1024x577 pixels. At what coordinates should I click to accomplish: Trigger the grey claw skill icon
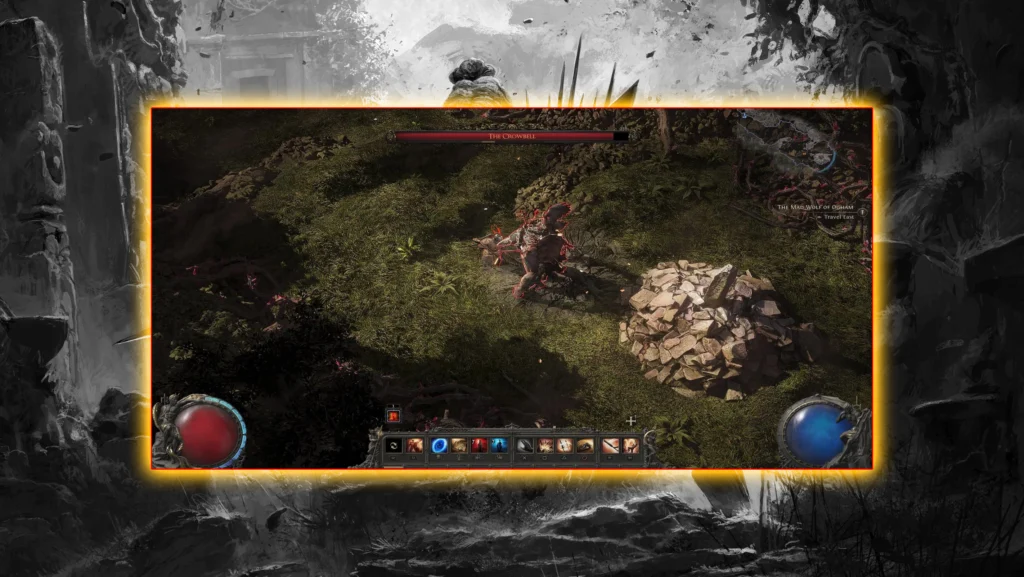pyautogui.click(x=525, y=446)
